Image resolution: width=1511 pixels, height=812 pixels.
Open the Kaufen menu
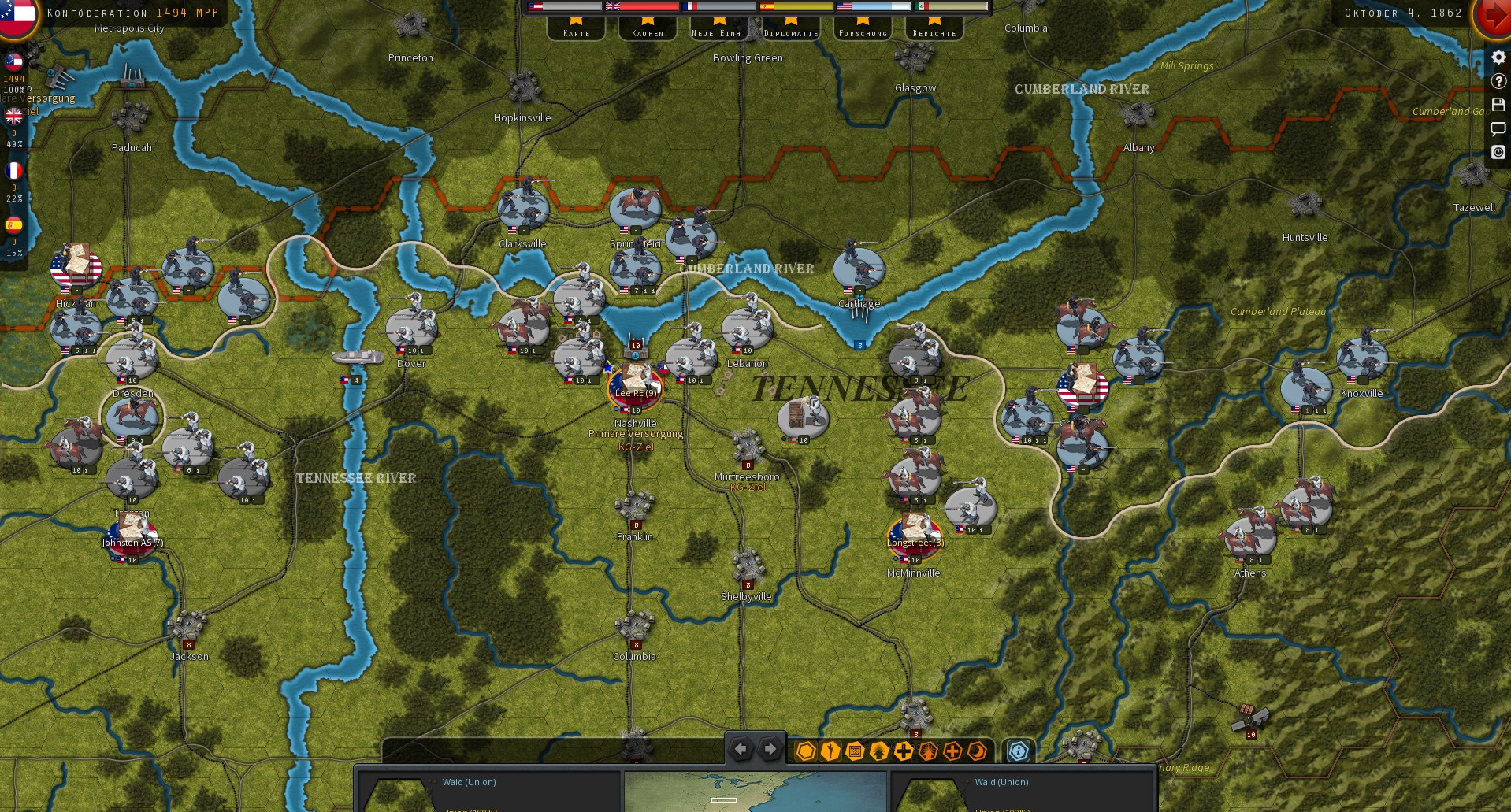coord(647,32)
